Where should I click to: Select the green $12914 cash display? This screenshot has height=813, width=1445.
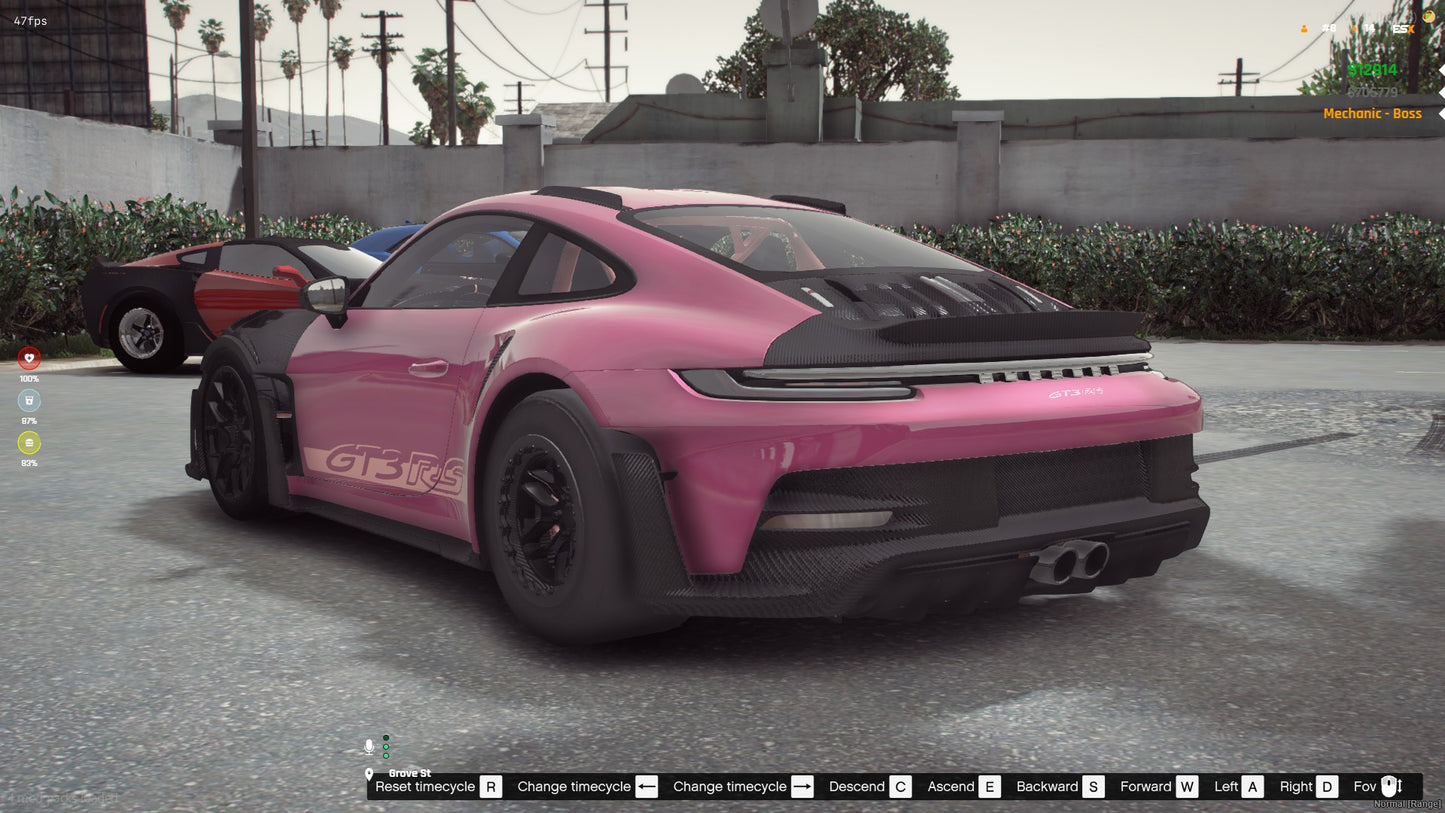coord(1374,70)
